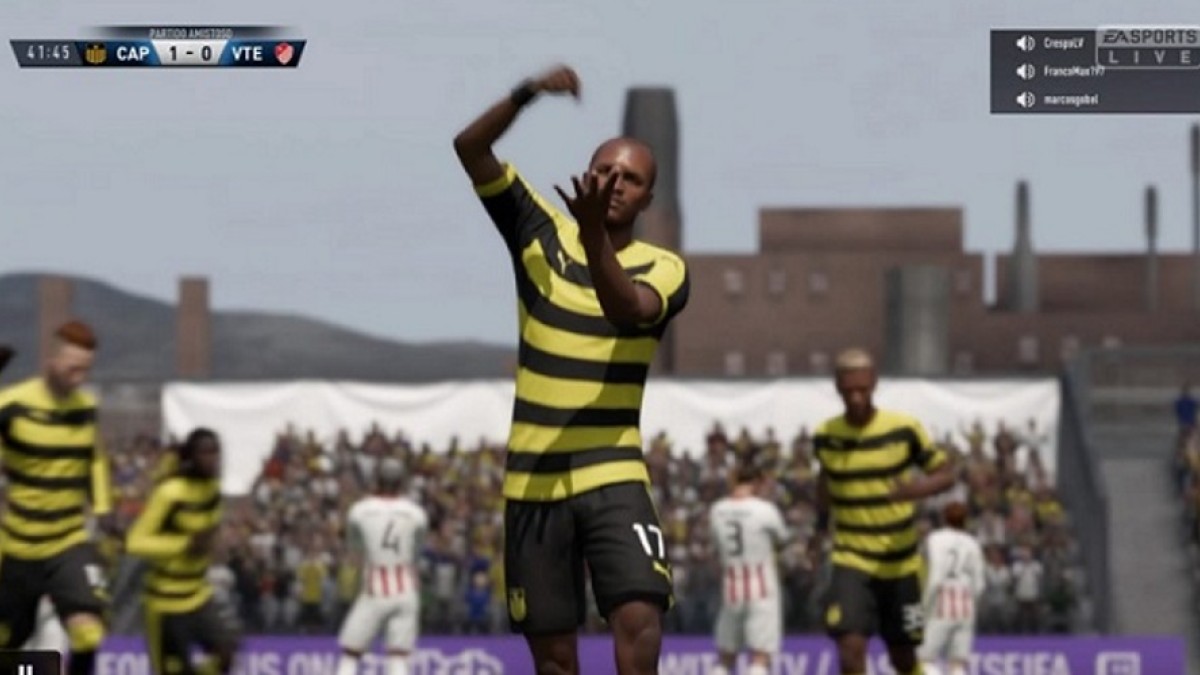The width and height of the screenshot is (1200, 675).
Task: Click the speaker icon beside CrespoLV
Action: pyautogui.click(x=1025, y=43)
